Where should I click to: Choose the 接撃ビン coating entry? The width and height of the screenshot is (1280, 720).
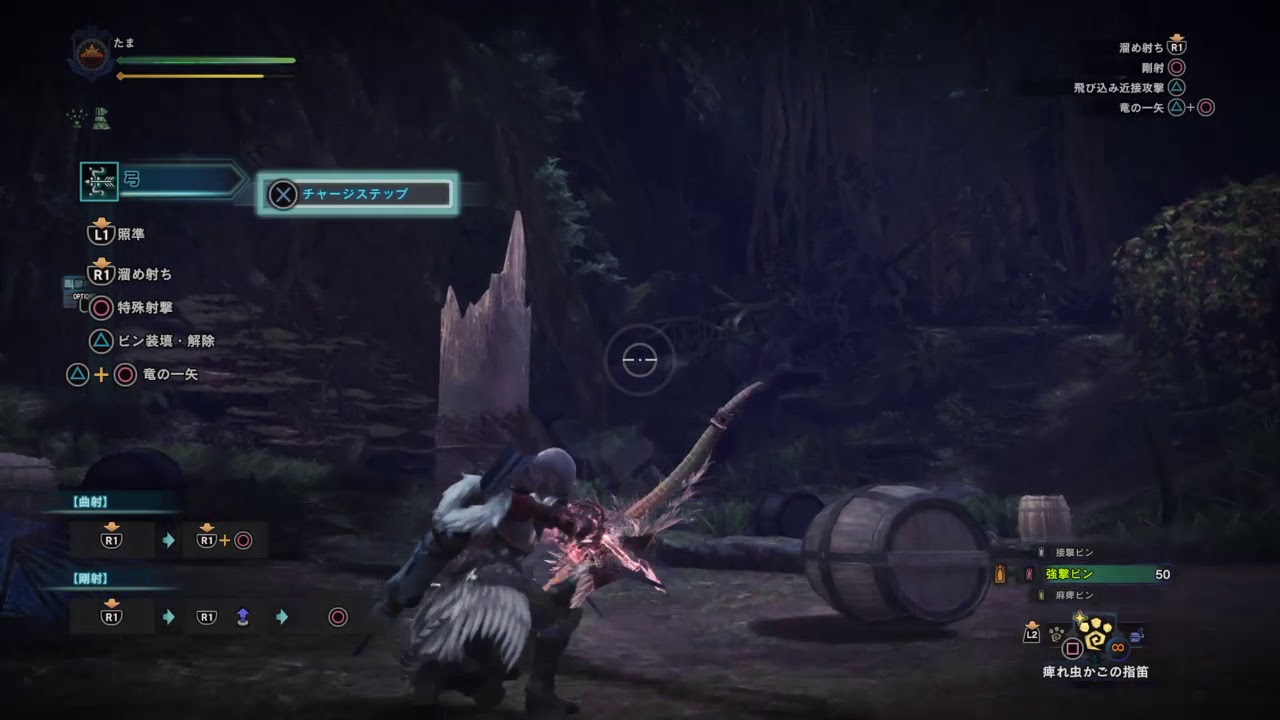(x=1075, y=552)
